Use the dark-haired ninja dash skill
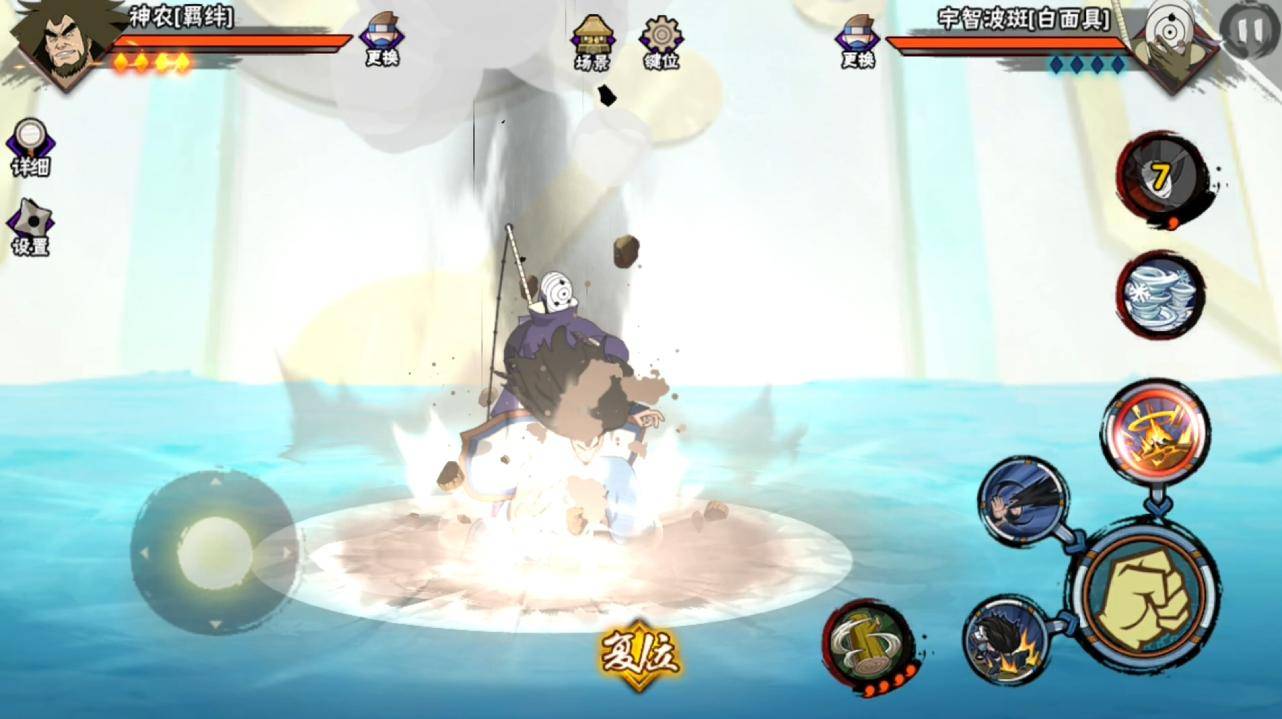Image resolution: width=1282 pixels, height=719 pixels. pos(1022,500)
